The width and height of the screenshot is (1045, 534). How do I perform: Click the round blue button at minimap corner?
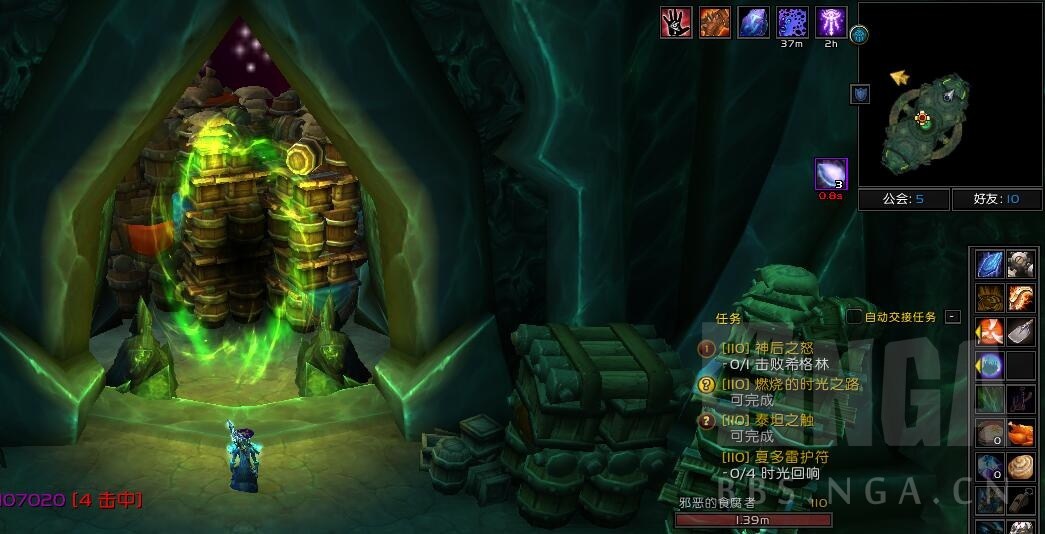pos(859,35)
